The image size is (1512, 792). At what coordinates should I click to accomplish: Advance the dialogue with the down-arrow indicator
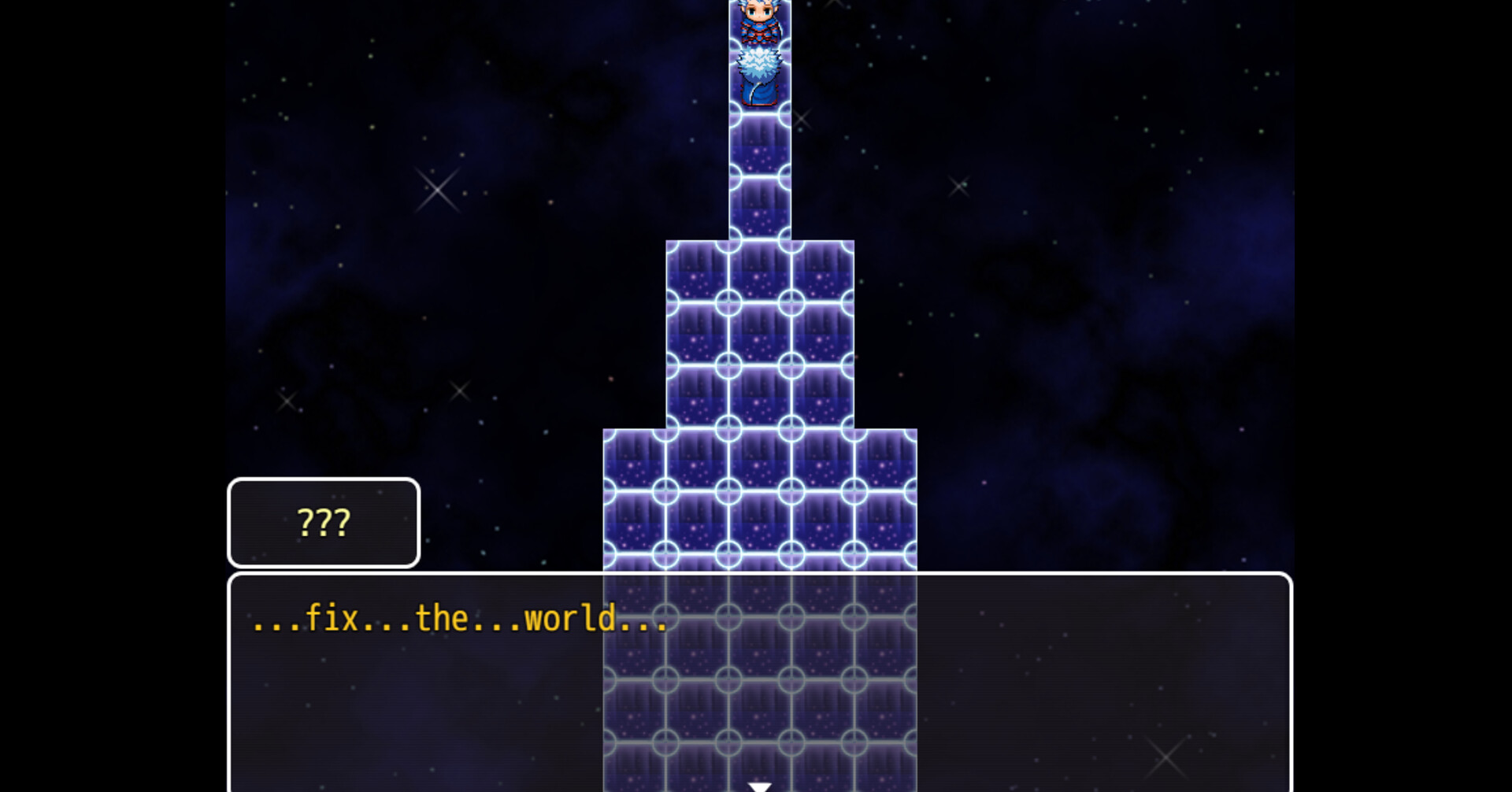(x=758, y=785)
